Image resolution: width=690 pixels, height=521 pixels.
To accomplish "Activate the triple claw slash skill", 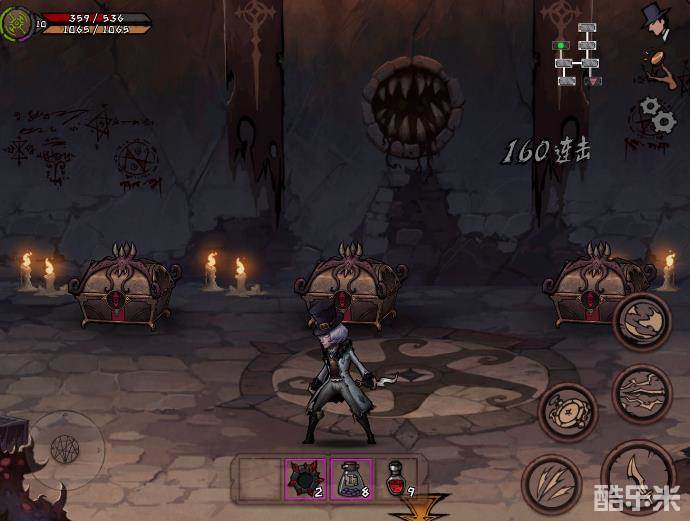I will pyautogui.click(x=551, y=482).
